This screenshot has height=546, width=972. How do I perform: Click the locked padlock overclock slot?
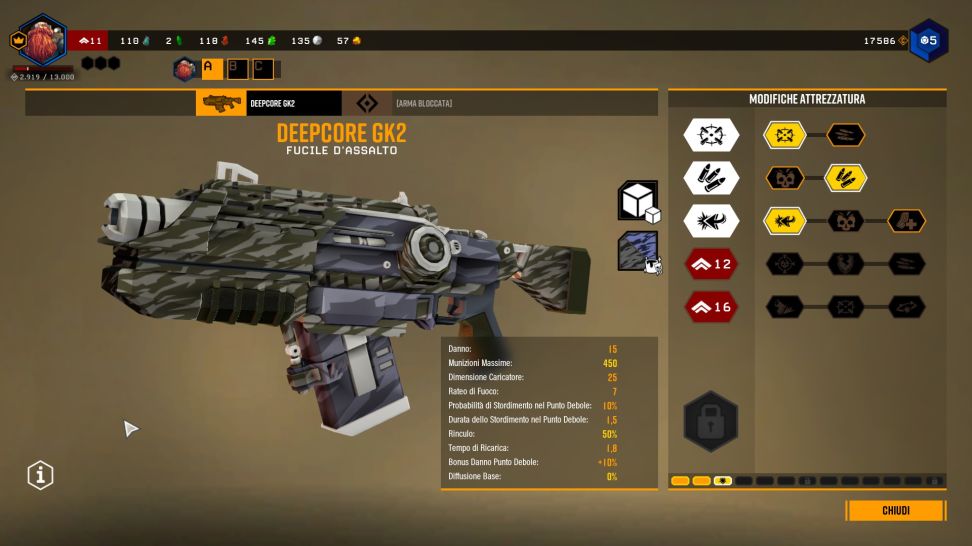pyautogui.click(x=711, y=420)
